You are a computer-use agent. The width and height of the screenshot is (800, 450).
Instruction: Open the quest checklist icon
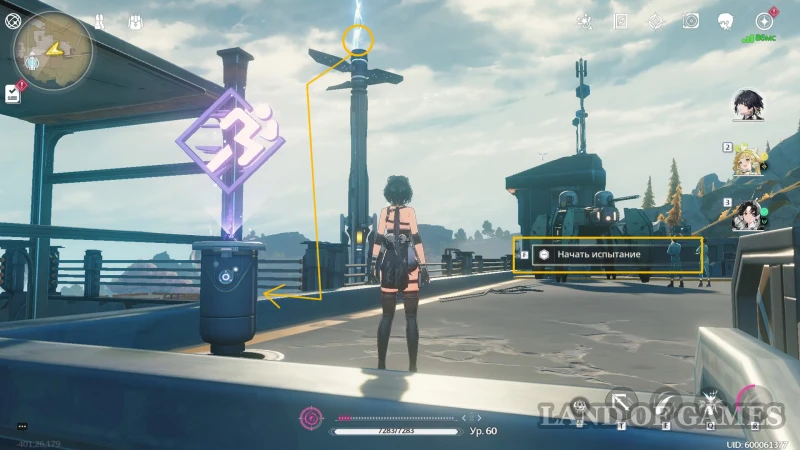coord(12,93)
